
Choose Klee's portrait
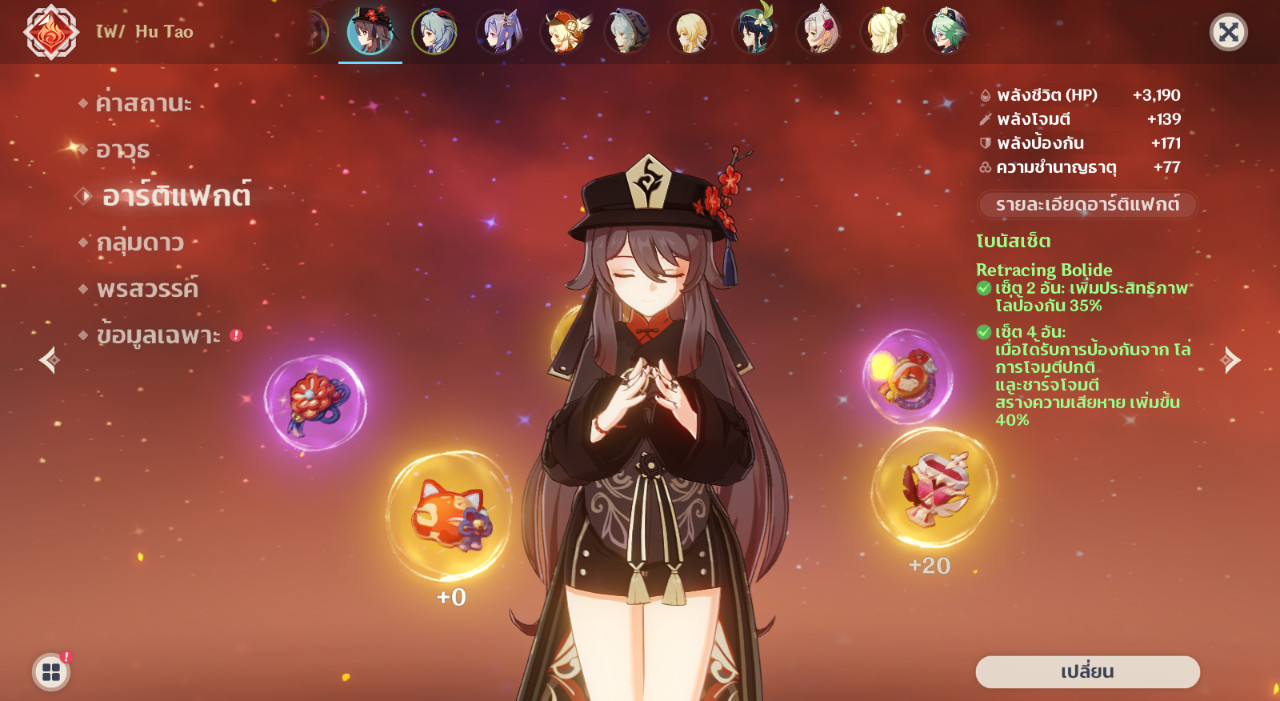[x=564, y=32]
